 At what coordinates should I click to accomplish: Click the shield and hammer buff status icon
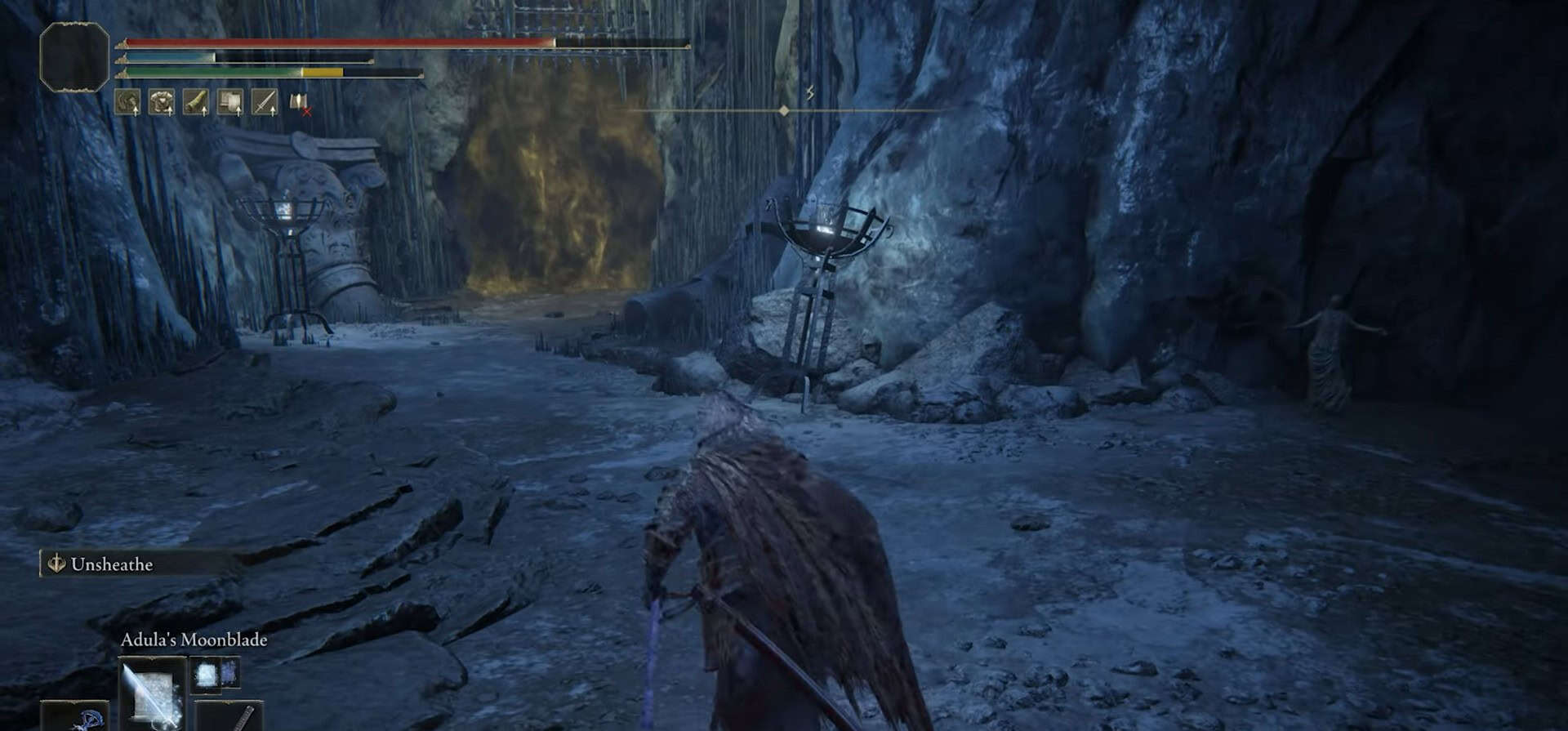tap(230, 102)
